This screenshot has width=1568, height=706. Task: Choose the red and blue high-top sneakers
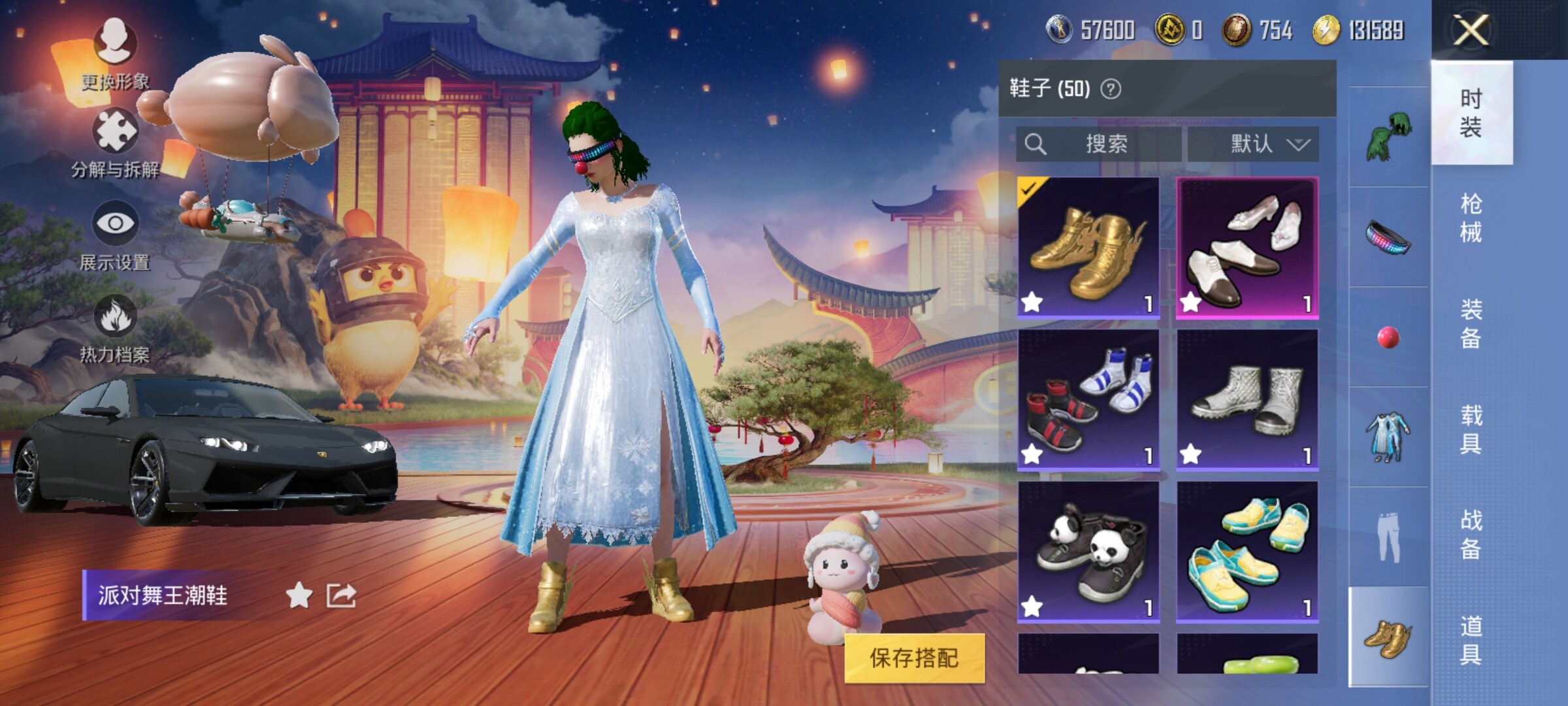click(x=1088, y=399)
